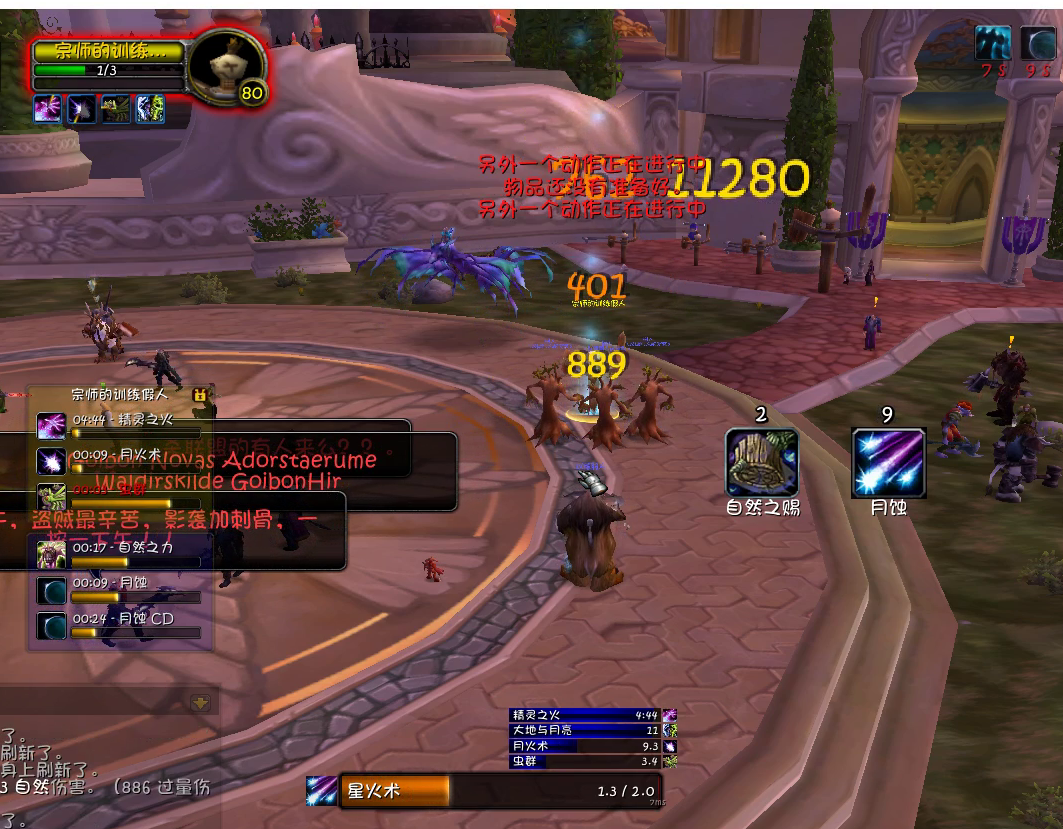The height and width of the screenshot is (829, 1063).
Task: Toggle the lock on the timer panel
Action: pyautogui.click(x=200, y=395)
